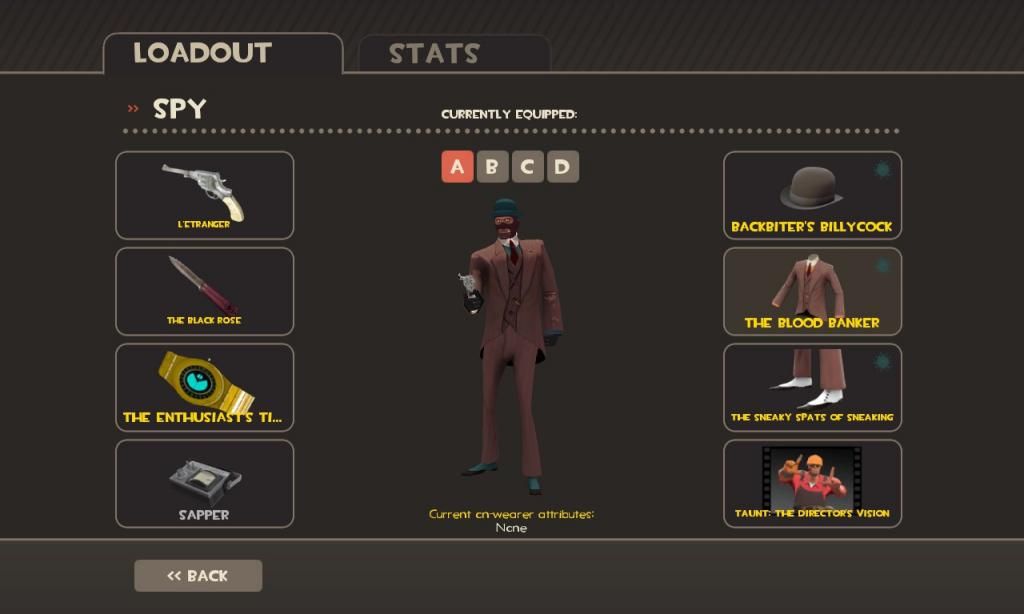Choose loadout preset D
This screenshot has width=1024, height=614.
(x=562, y=167)
